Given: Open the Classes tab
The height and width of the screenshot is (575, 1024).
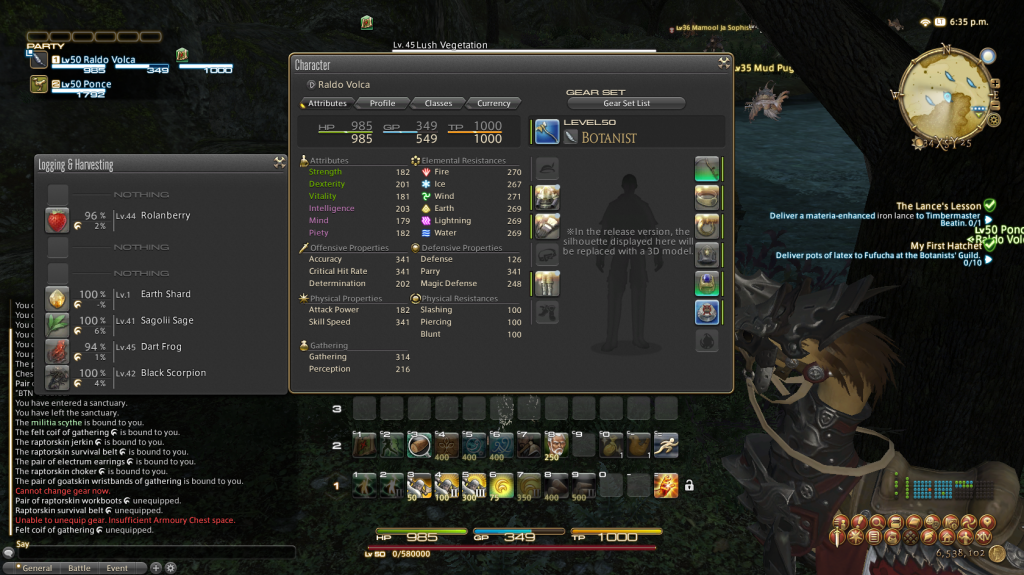Looking at the screenshot, I should 438,103.
